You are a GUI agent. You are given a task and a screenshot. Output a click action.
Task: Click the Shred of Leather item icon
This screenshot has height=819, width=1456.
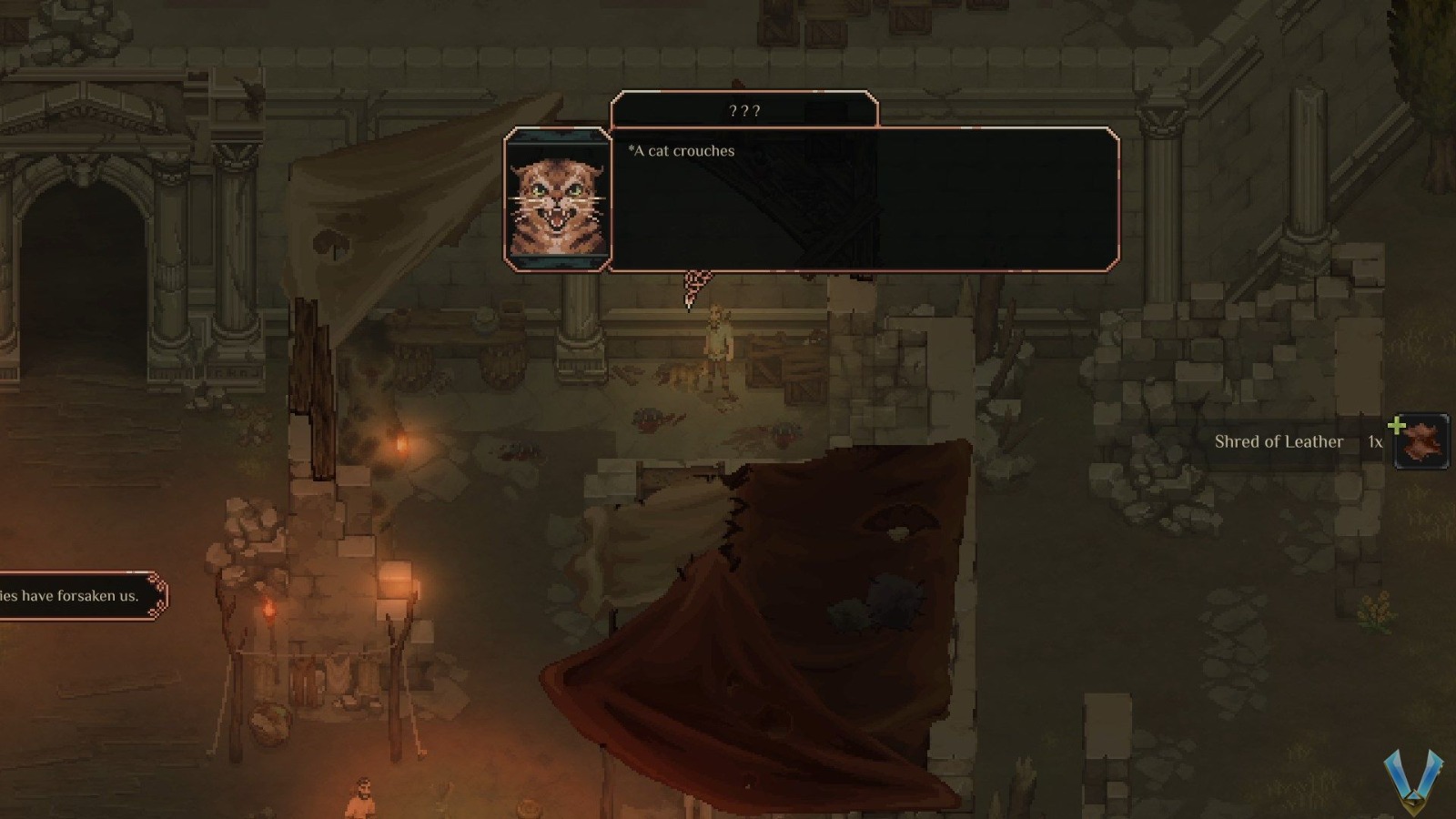(1421, 442)
